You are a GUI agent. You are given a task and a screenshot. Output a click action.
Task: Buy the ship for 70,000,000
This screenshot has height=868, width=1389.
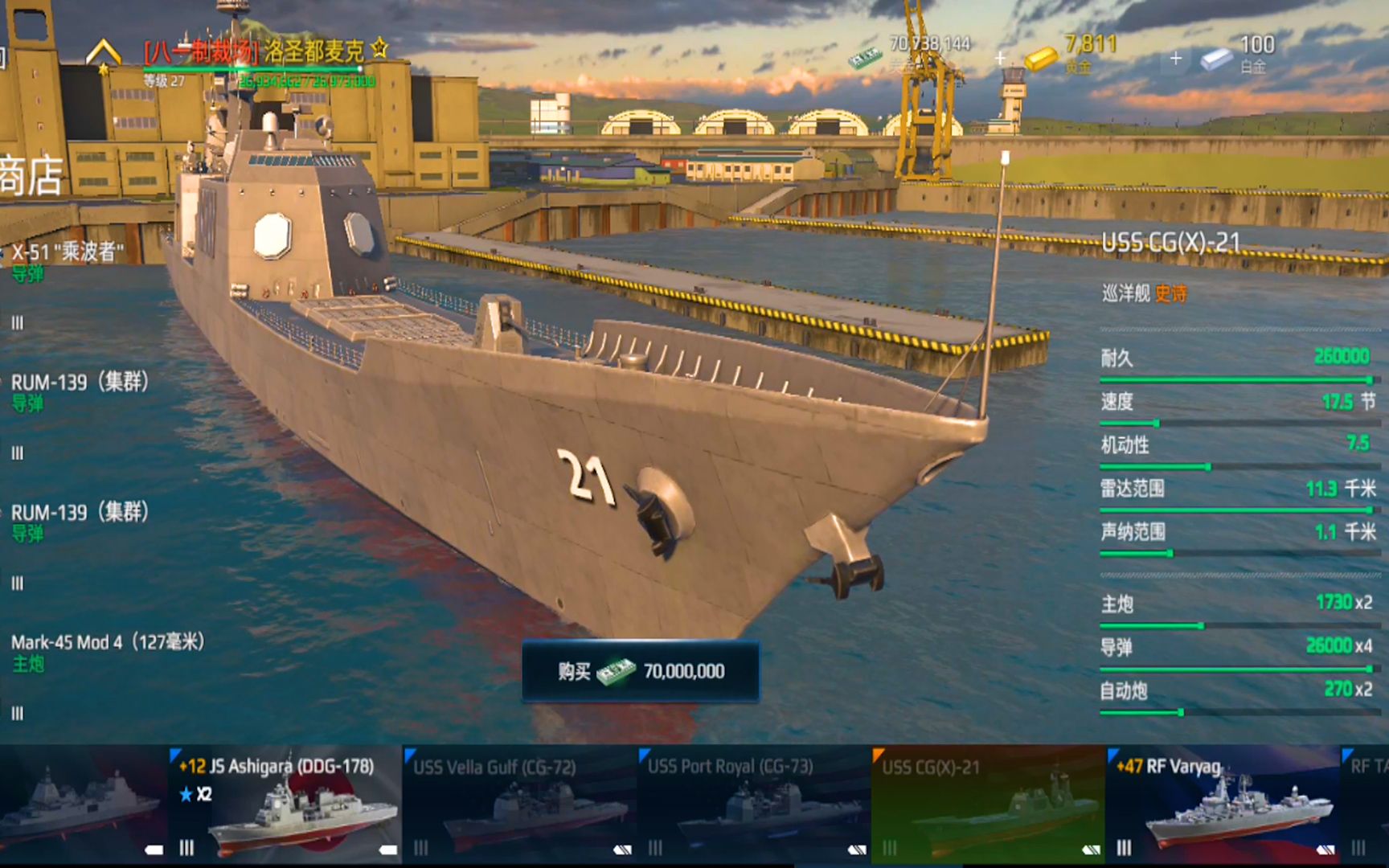641,671
